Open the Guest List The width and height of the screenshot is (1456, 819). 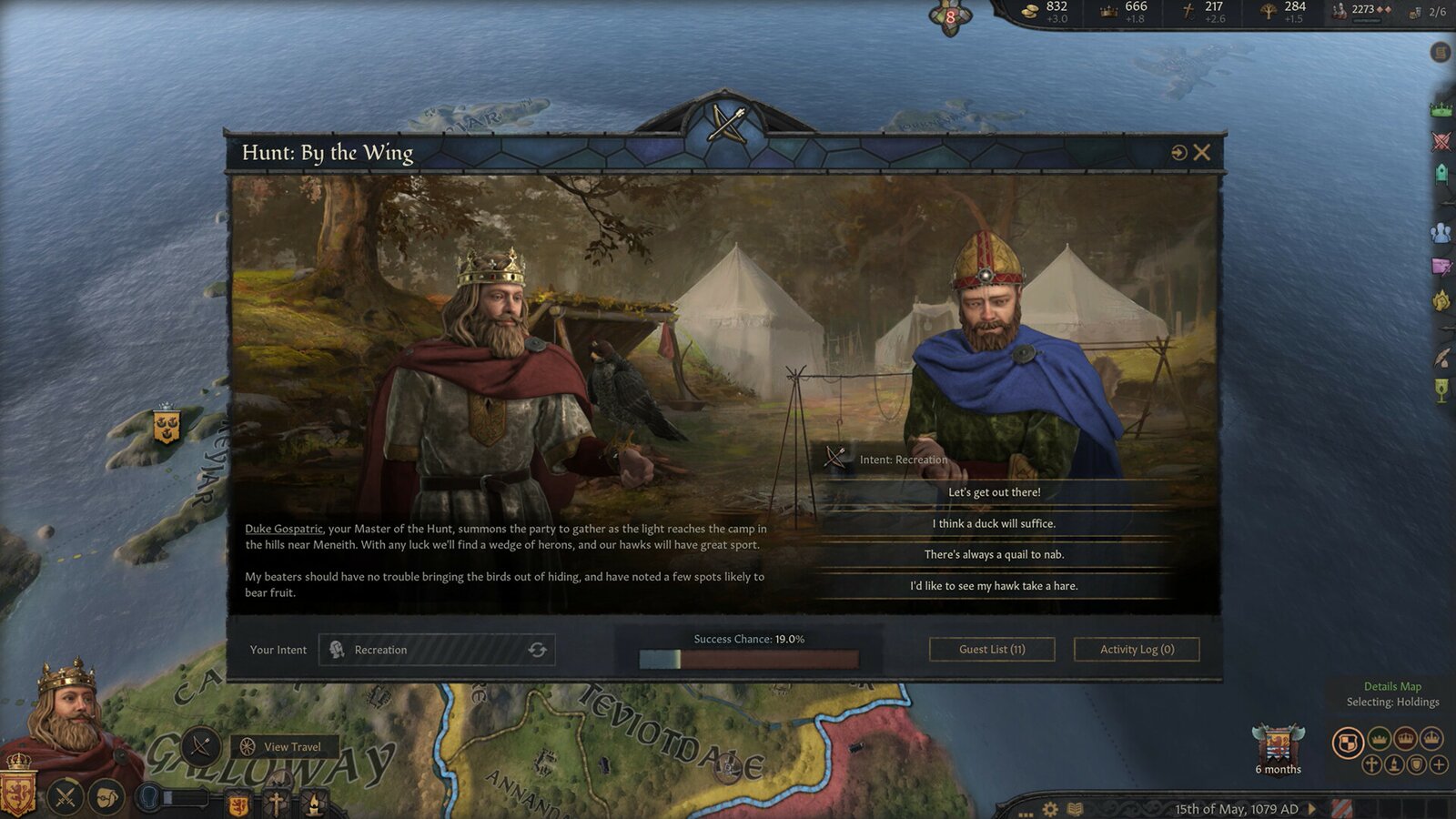991,649
